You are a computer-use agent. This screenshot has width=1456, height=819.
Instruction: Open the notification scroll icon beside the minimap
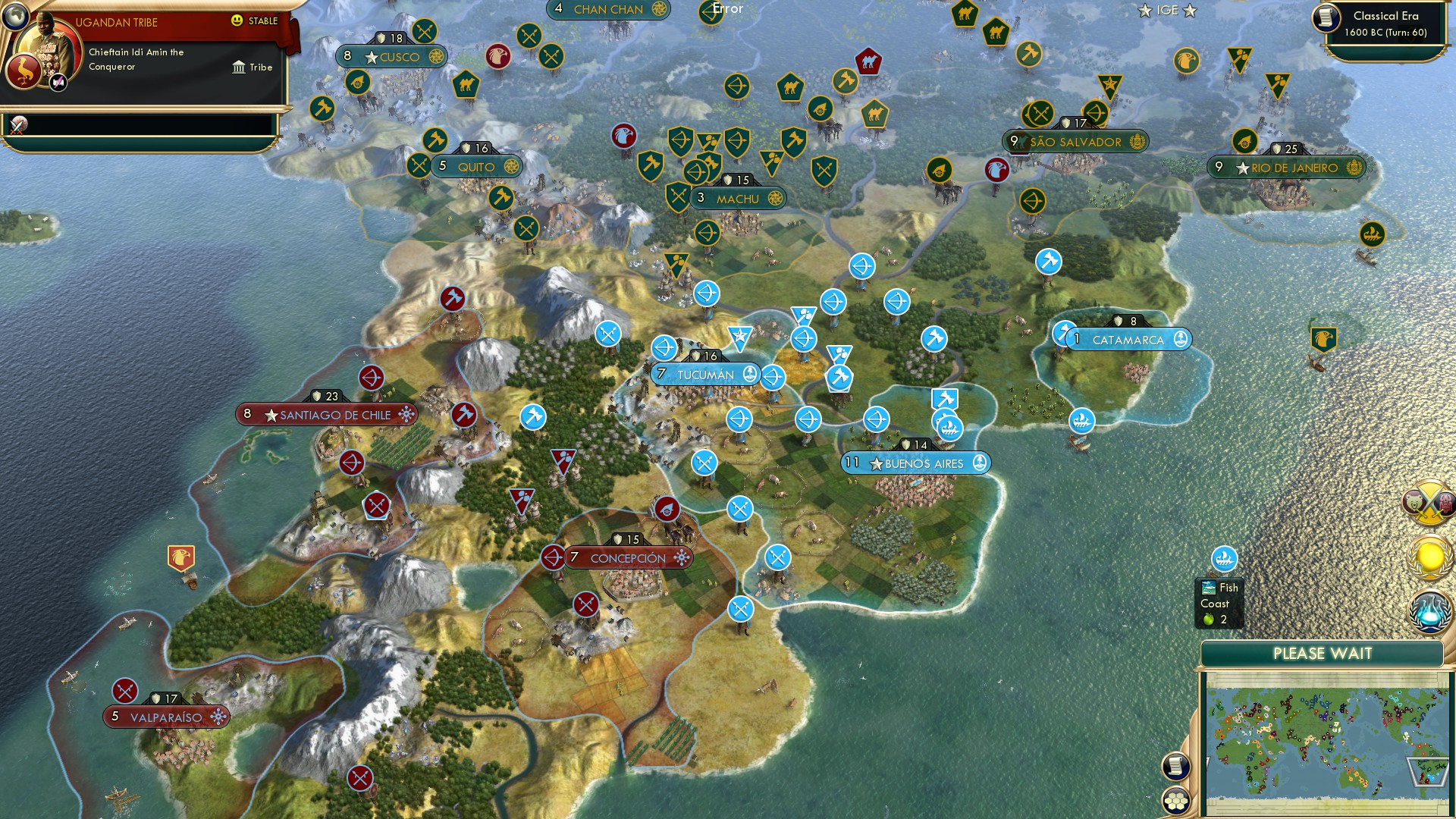(1177, 765)
